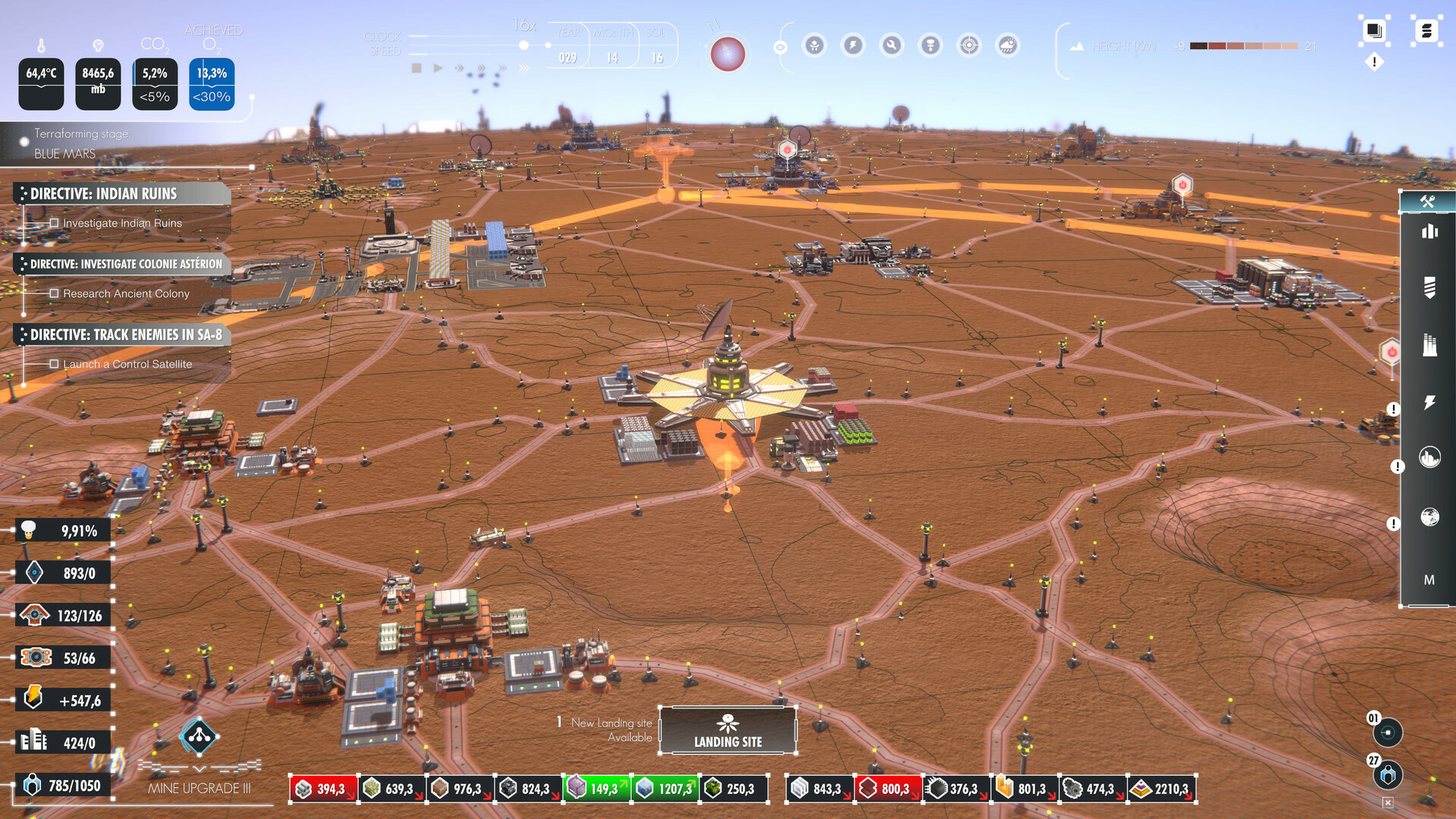Click the factory buildings icon in right sidebar
Viewport: 1456px width, 819px height.
coord(1429,341)
